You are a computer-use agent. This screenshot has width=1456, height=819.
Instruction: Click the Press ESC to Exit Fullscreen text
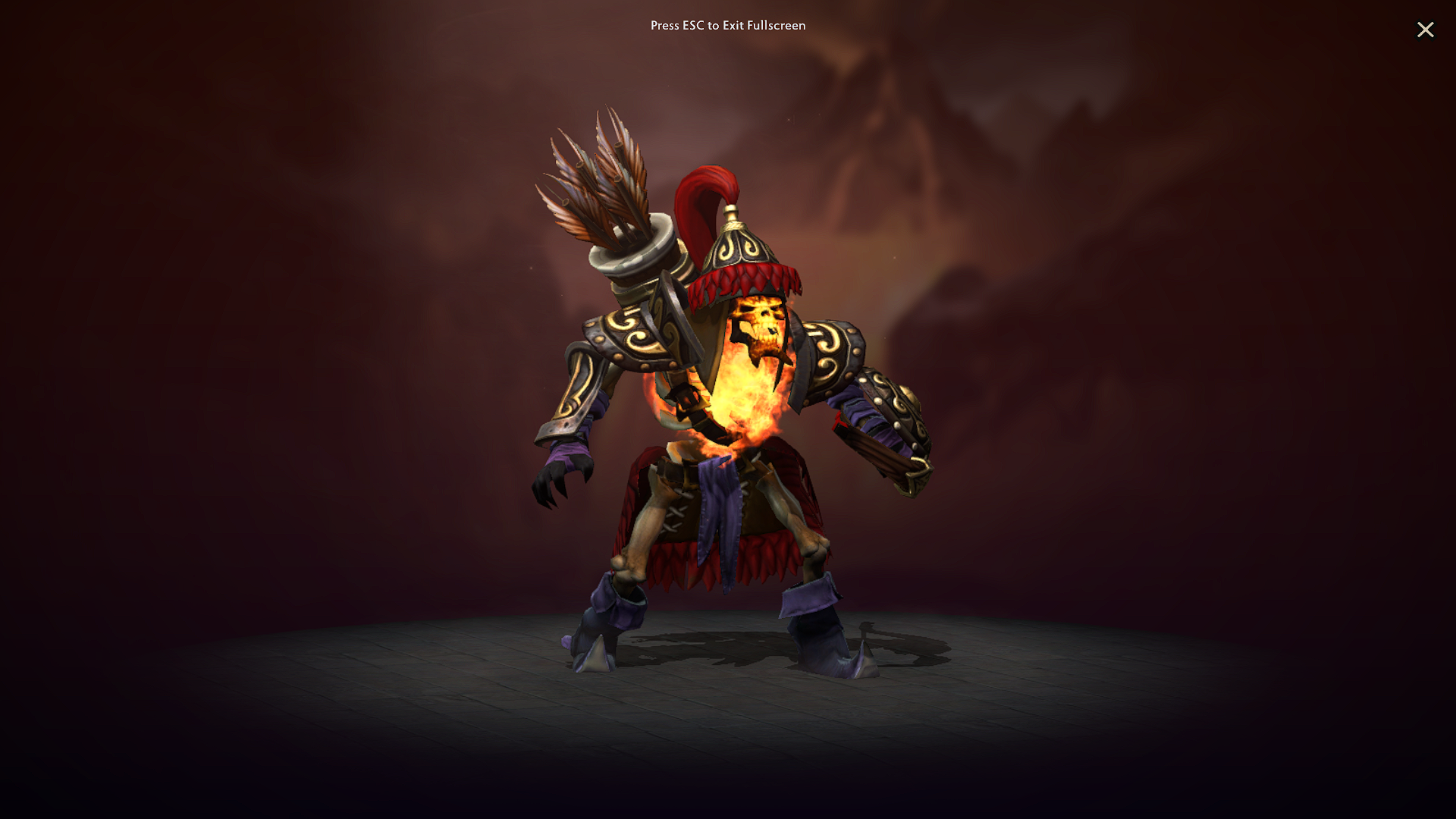pyautogui.click(x=728, y=25)
